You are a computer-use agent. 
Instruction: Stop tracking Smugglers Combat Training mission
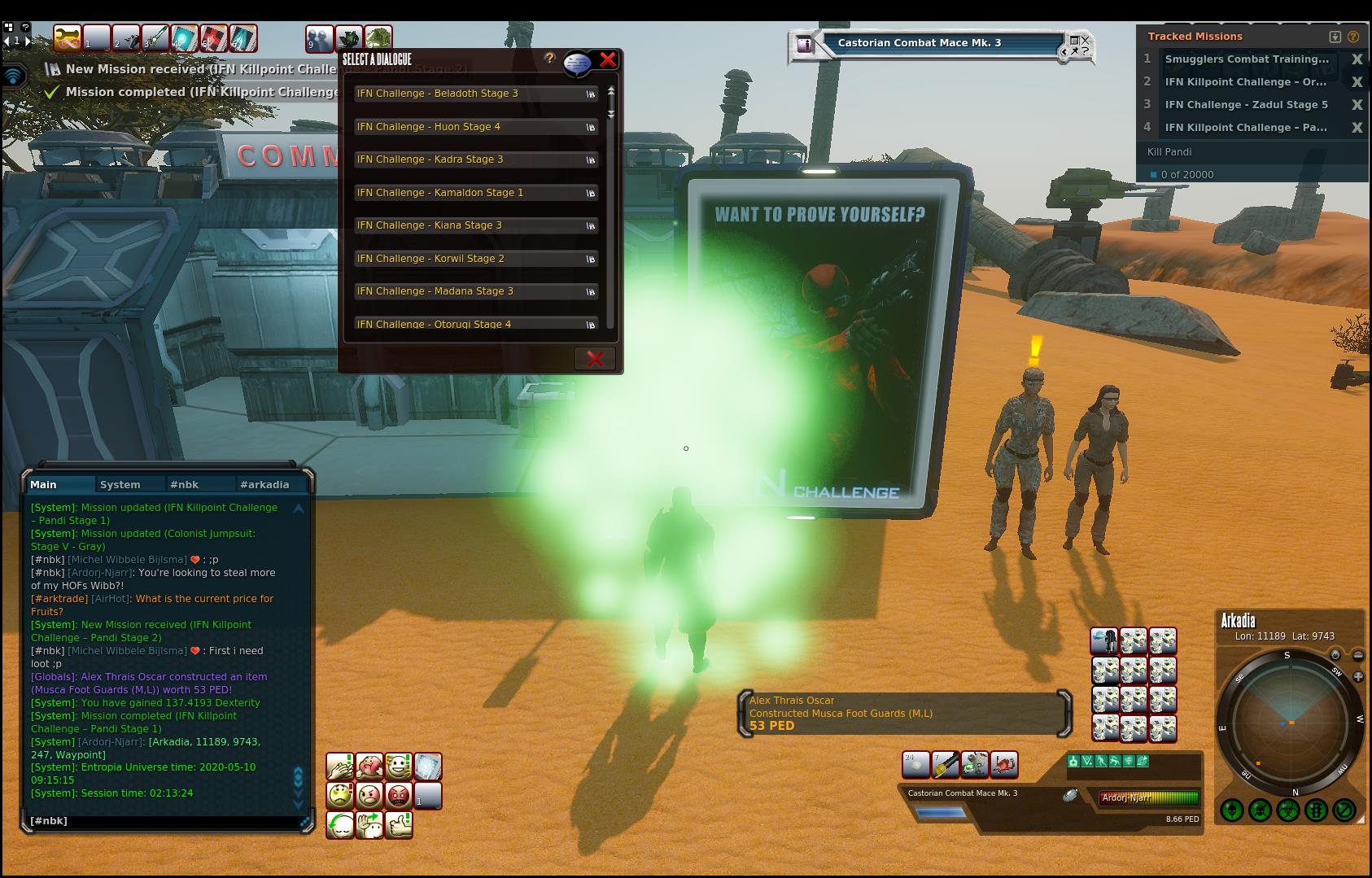point(1357,59)
